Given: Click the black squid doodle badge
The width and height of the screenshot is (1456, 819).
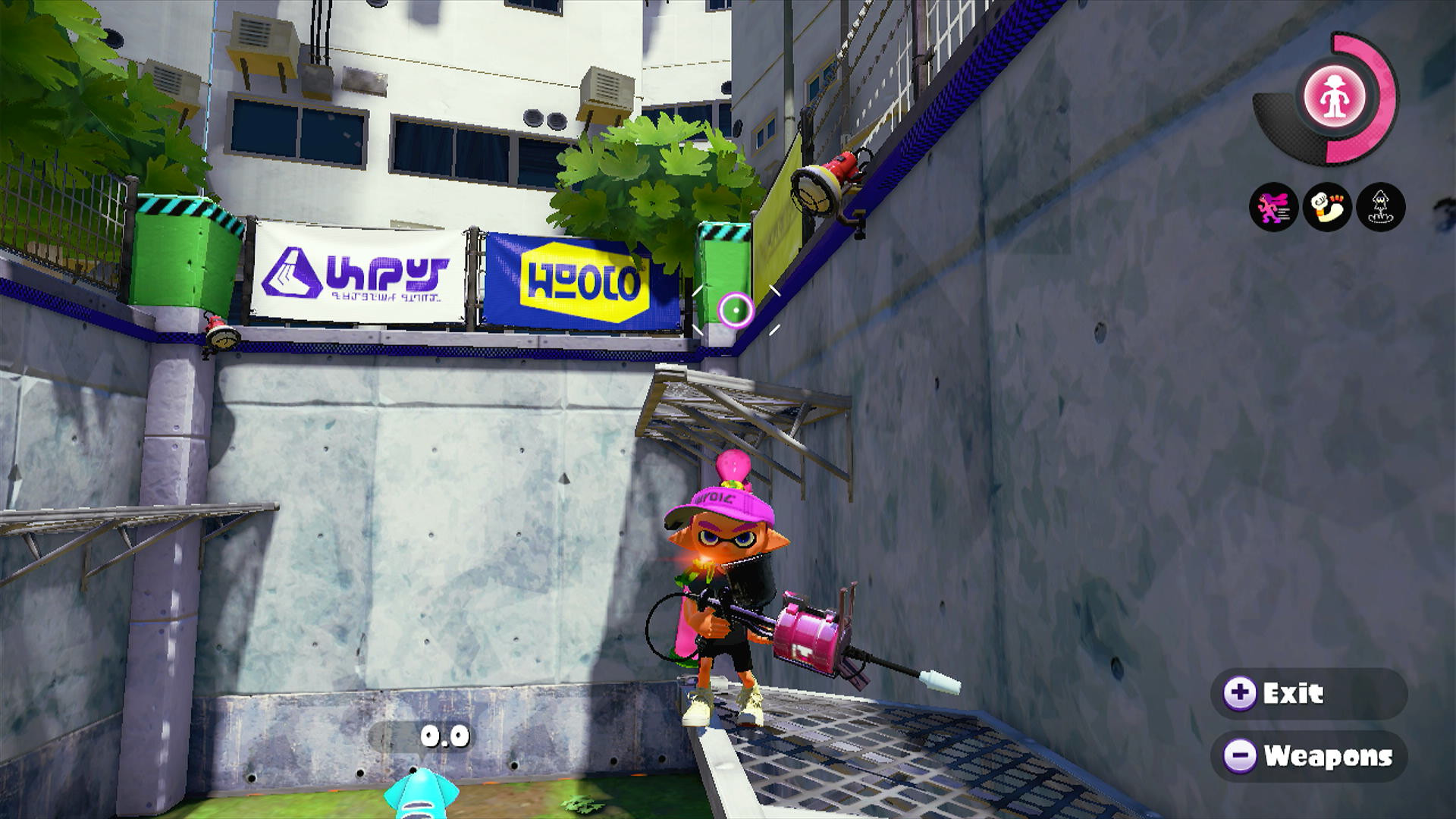Looking at the screenshot, I should (1379, 206).
